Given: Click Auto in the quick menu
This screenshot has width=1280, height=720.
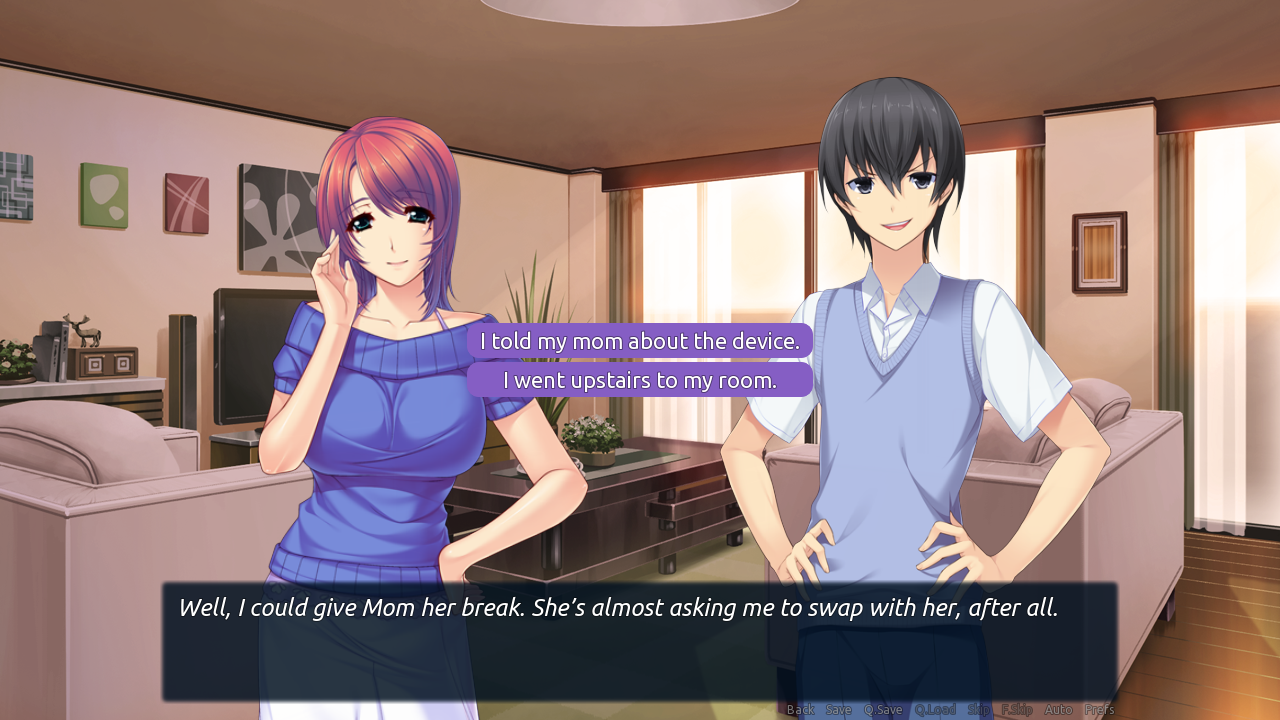Looking at the screenshot, I should pyautogui.click(x=1058, y=709).
